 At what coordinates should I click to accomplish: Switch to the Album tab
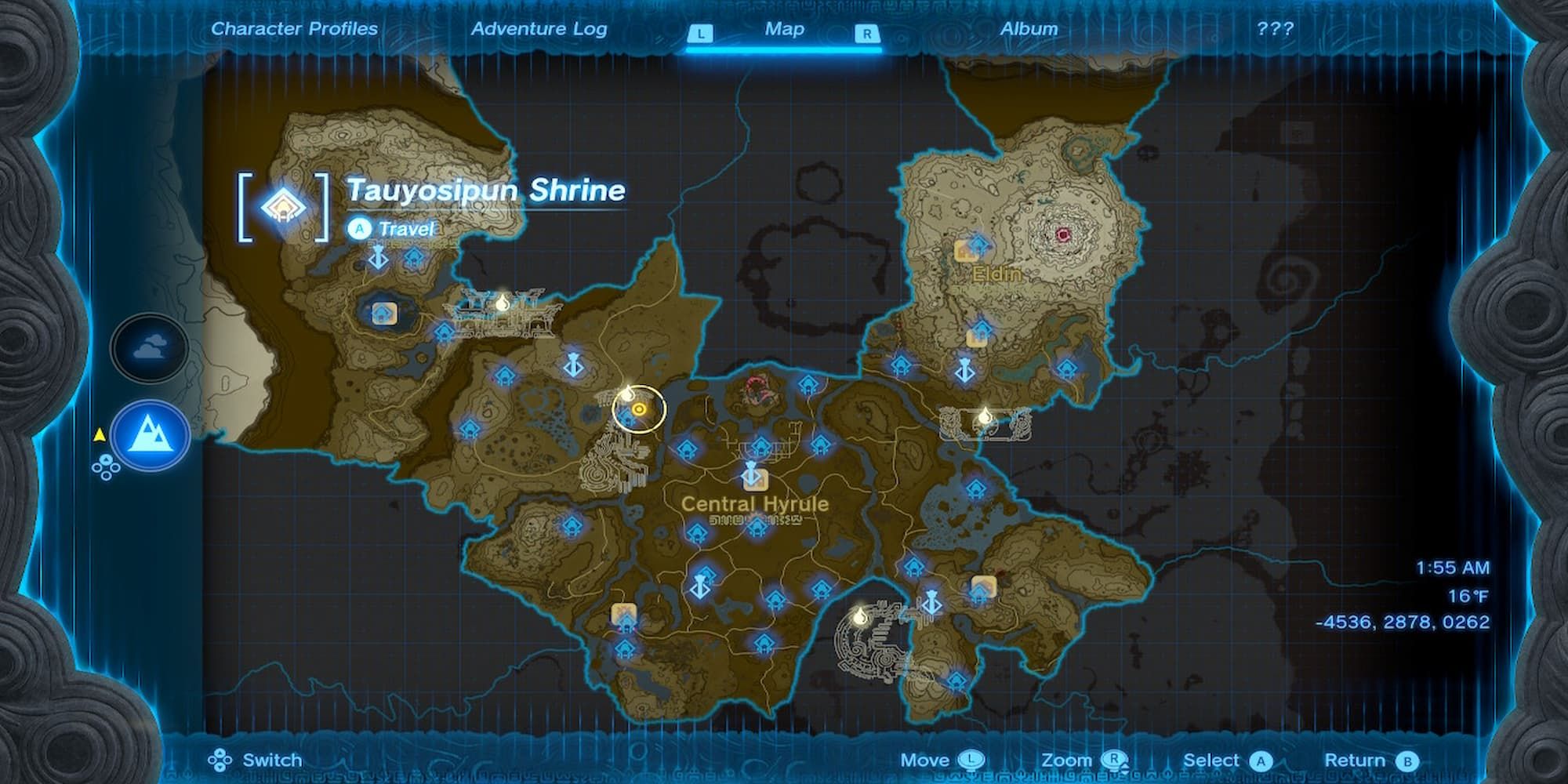click(x=1028, y=28)
